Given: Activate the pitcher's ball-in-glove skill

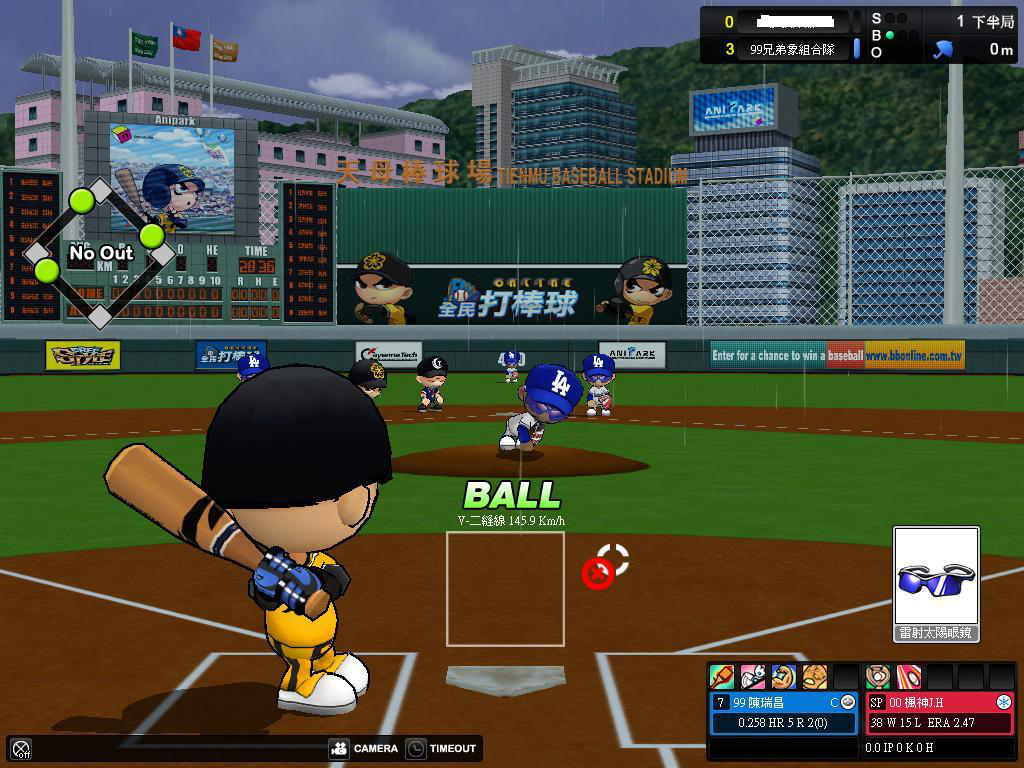Looking at the screenshot, I should [878, 677].
